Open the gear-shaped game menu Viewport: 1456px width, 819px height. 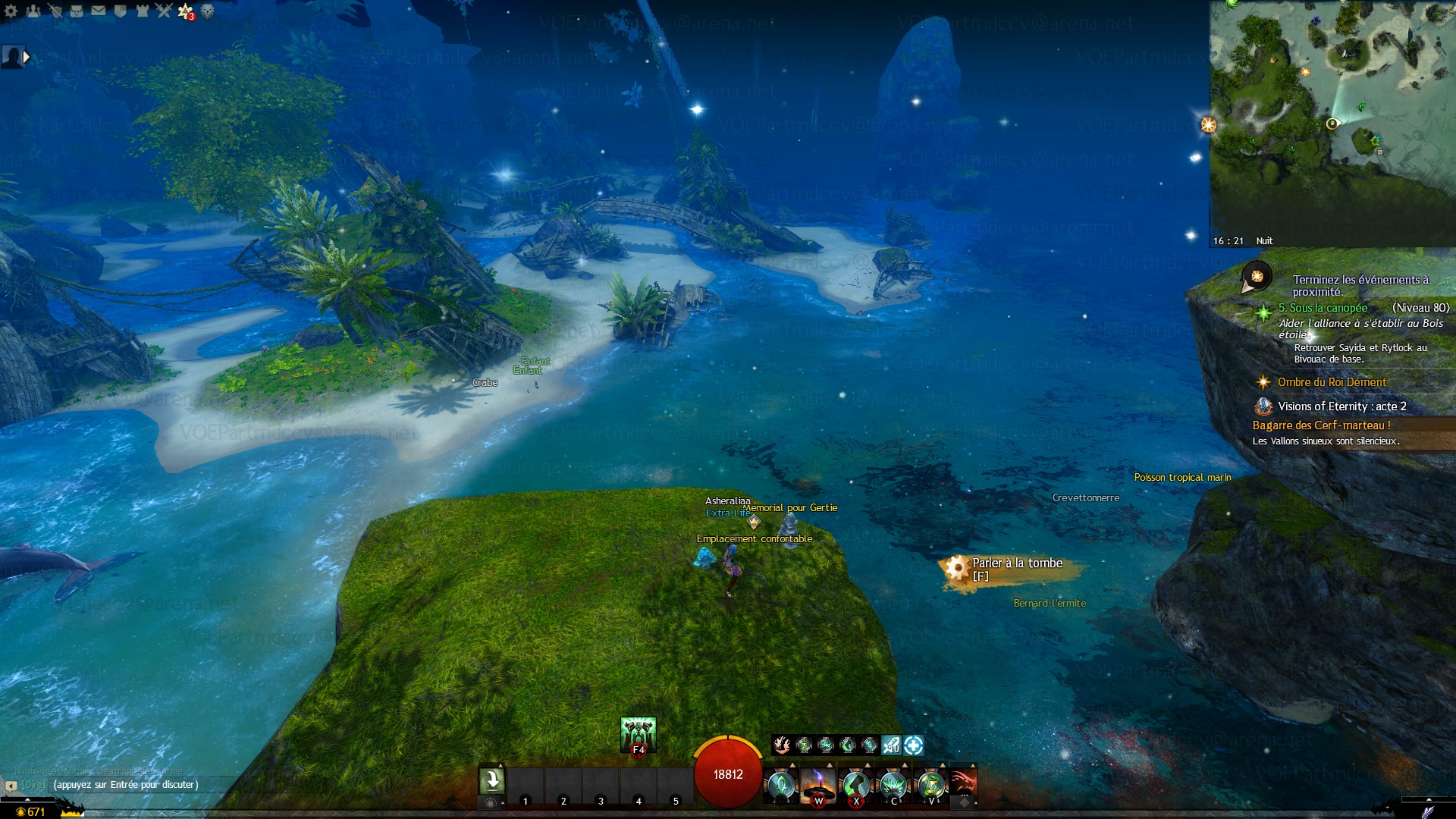coord(11,11)
